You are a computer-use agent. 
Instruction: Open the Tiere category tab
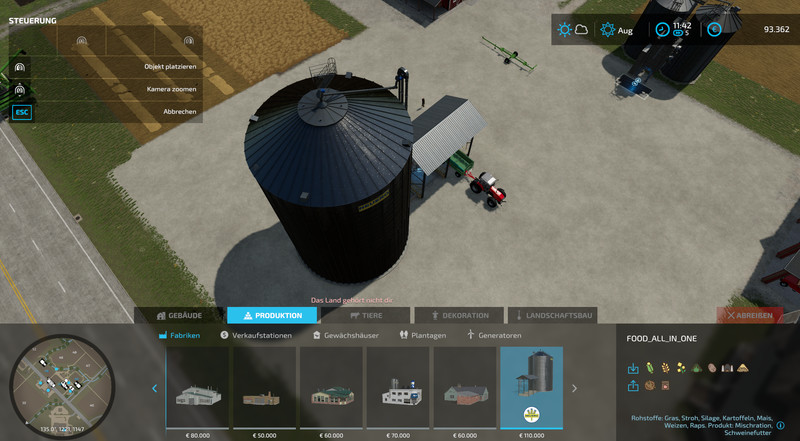[x=365, y=315]
